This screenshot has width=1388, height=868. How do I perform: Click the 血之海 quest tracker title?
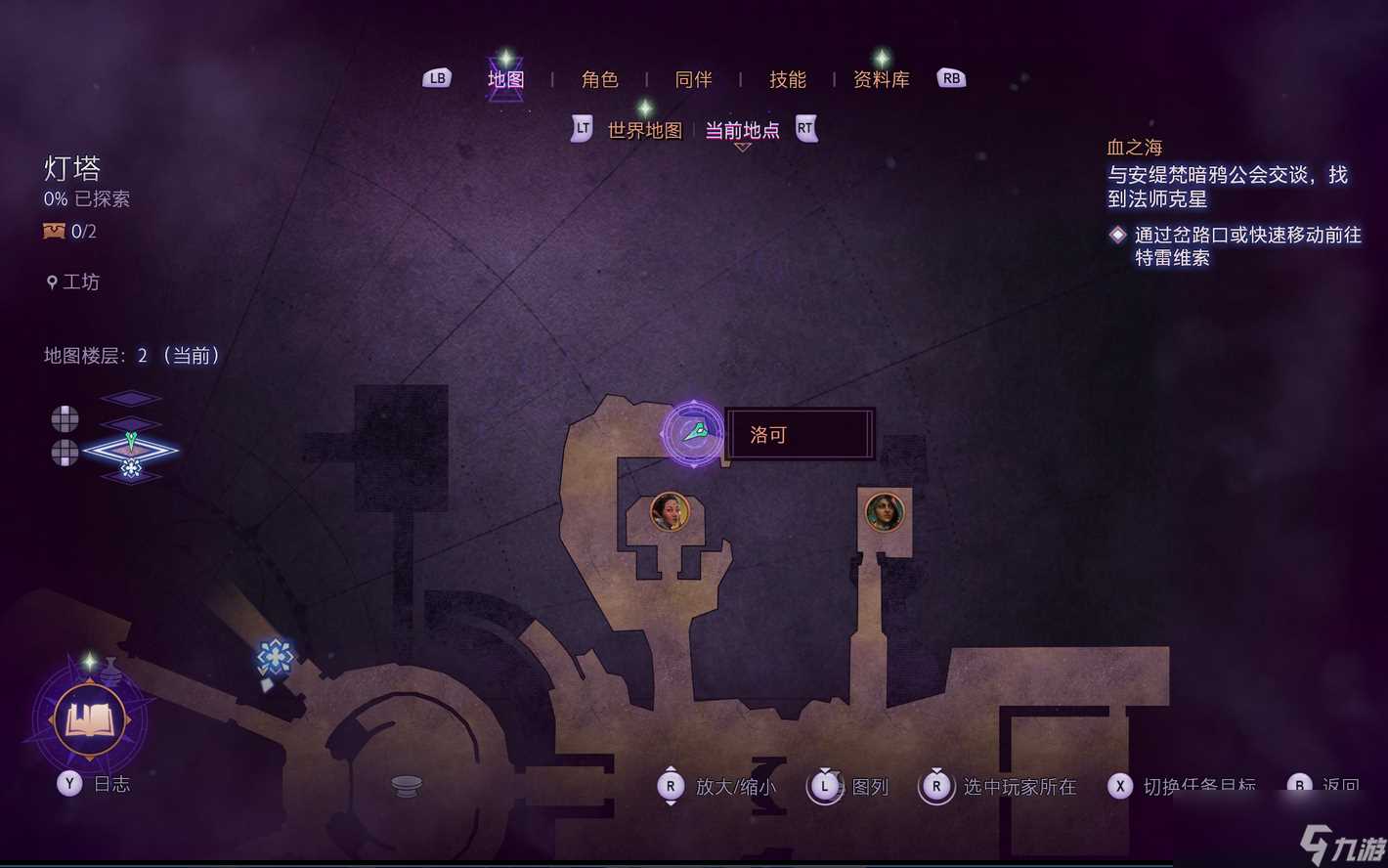tap(1134, 148)
